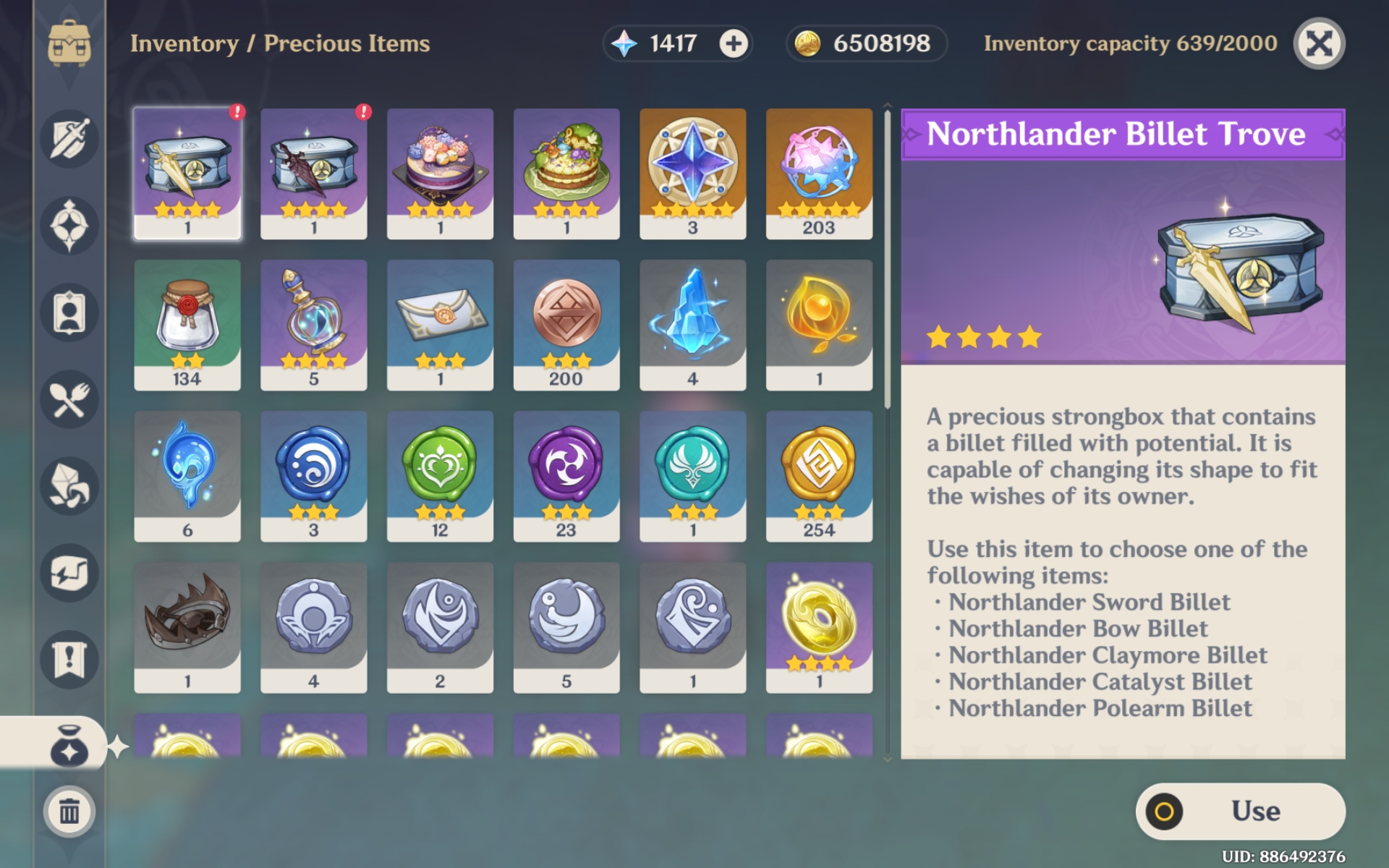This screenshot has height=868, width=1389.
Task: Select the Anemo Sigil item
Action: (x=693, y=474)
